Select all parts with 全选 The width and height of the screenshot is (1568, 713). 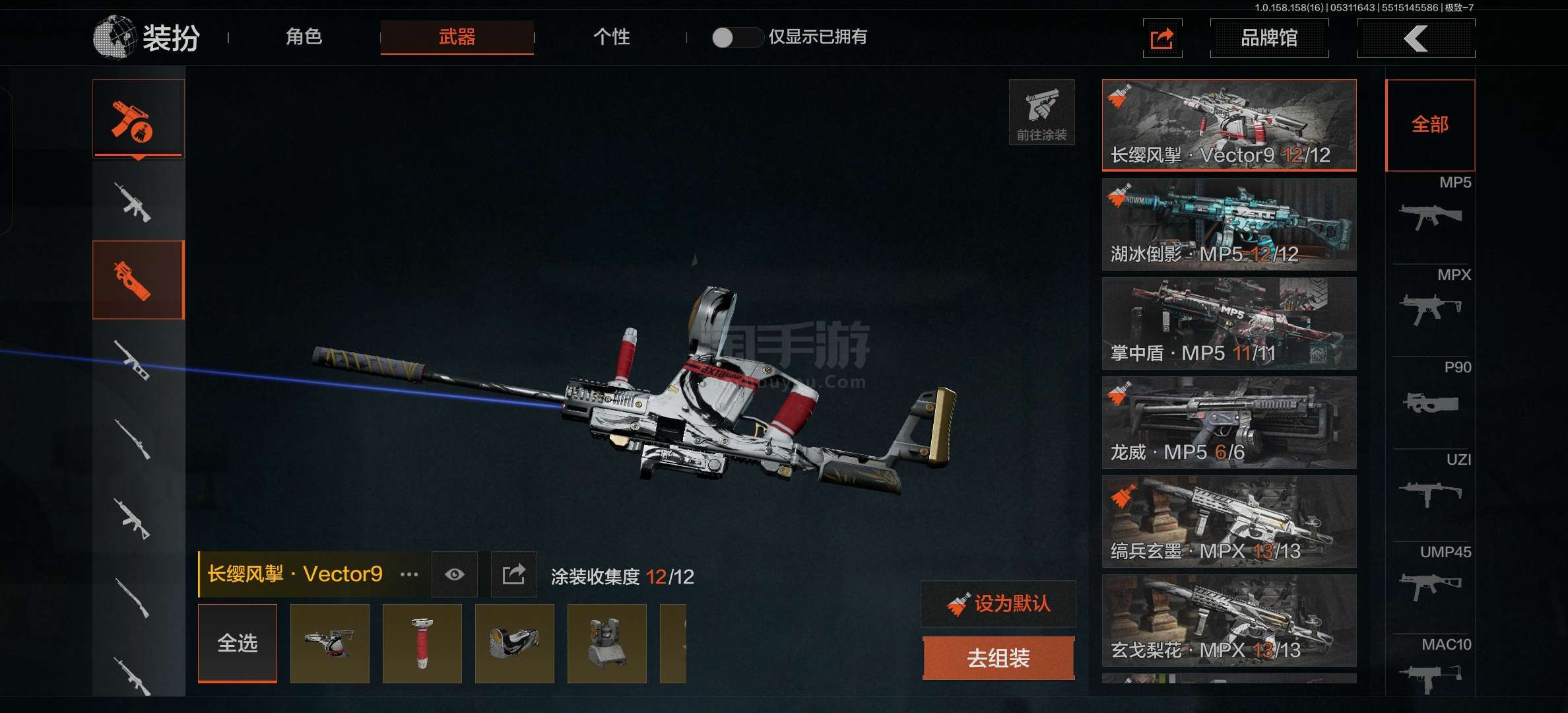pyautogui.click(x=238, y=643)
